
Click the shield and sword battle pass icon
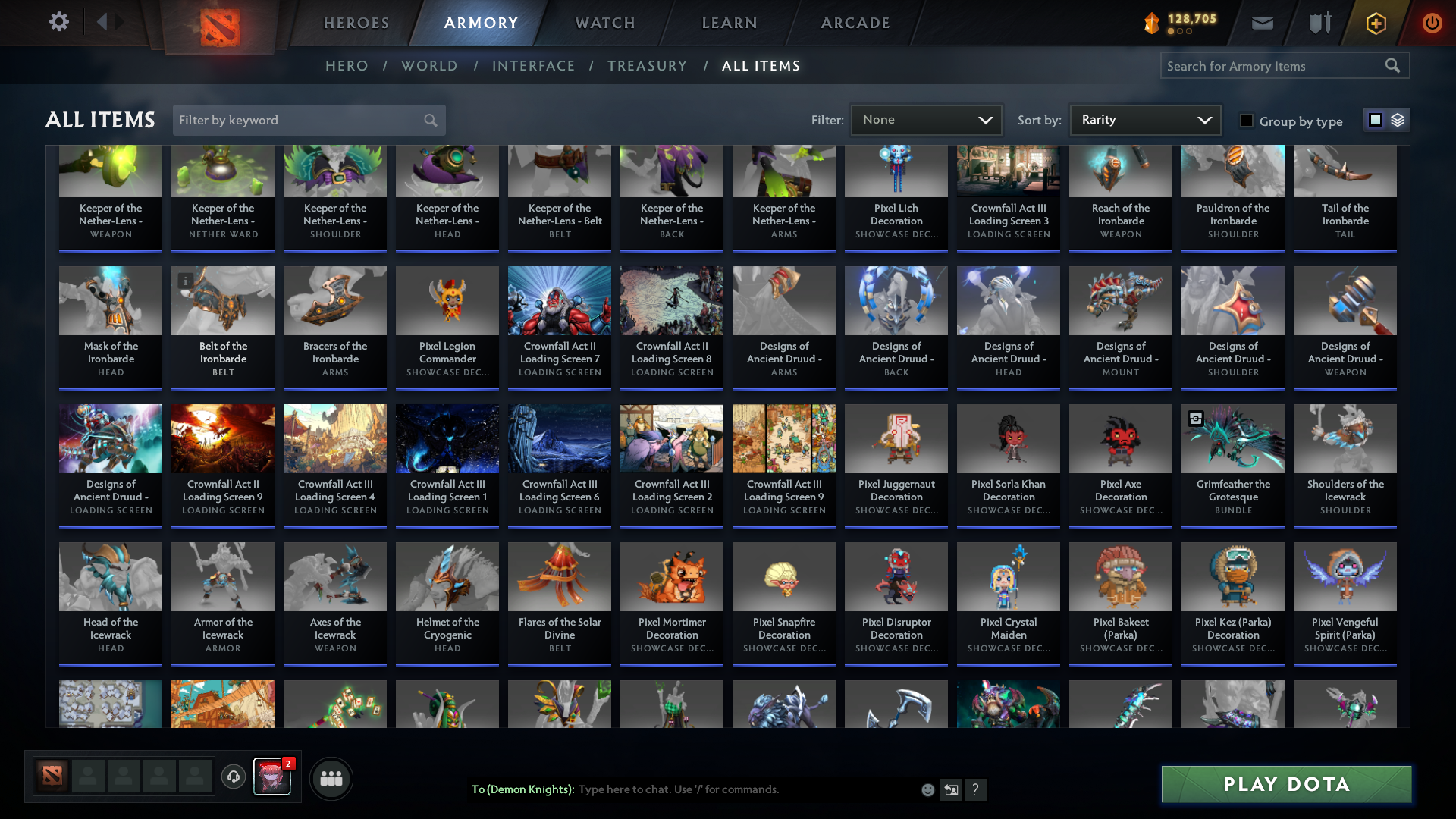1318,22
